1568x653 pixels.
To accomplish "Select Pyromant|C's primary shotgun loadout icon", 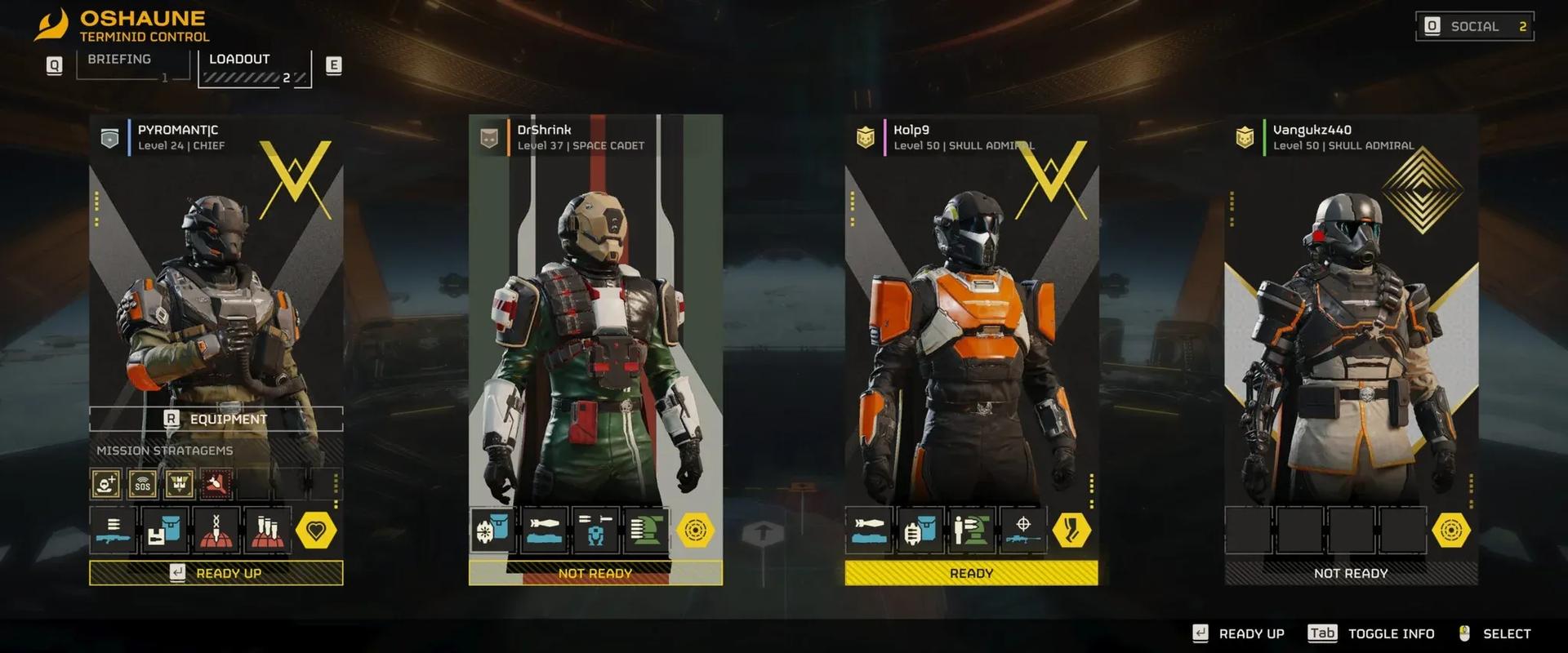I will [113, 529].
